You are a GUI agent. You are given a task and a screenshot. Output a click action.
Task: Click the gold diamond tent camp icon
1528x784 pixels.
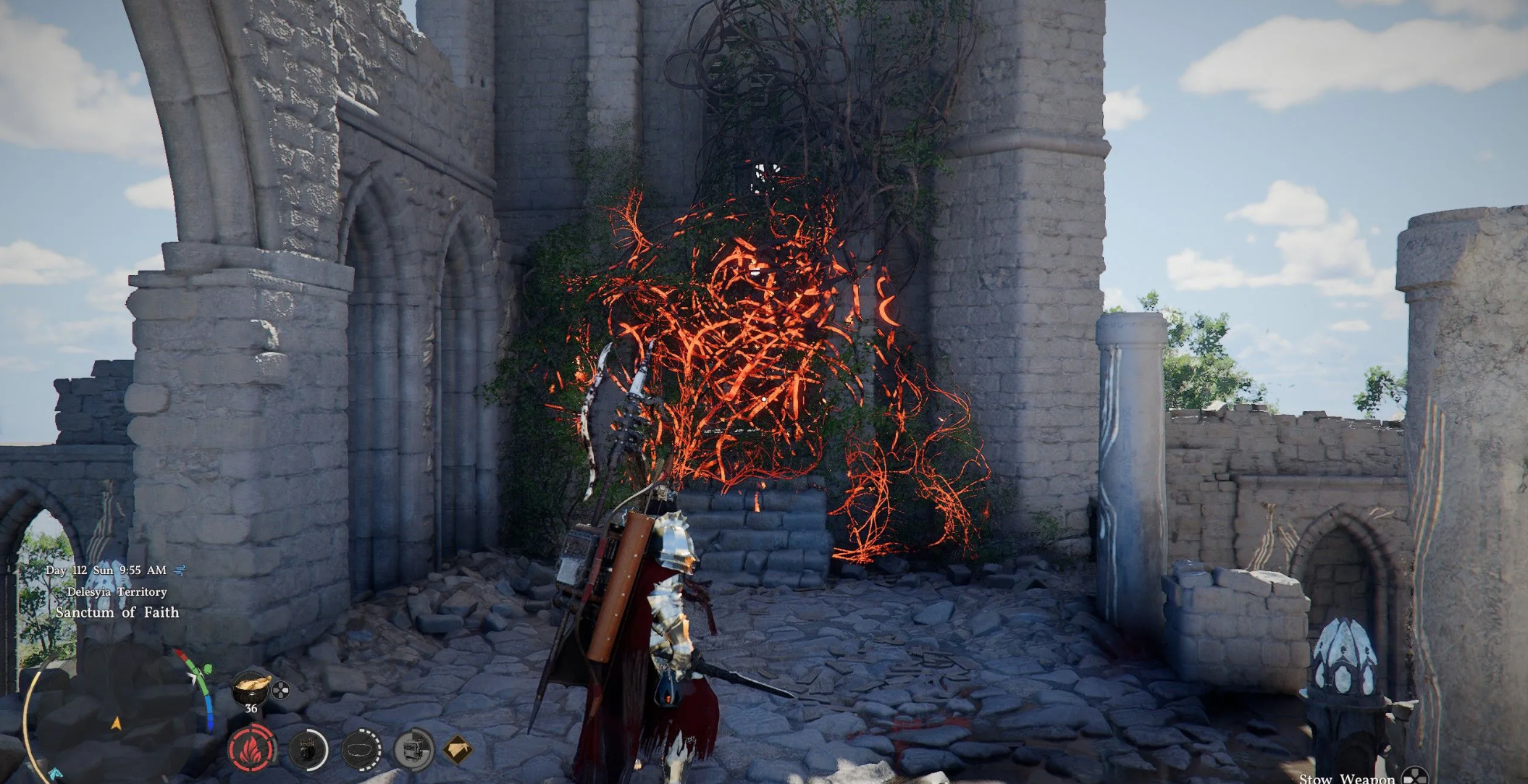tap(458, 749)
